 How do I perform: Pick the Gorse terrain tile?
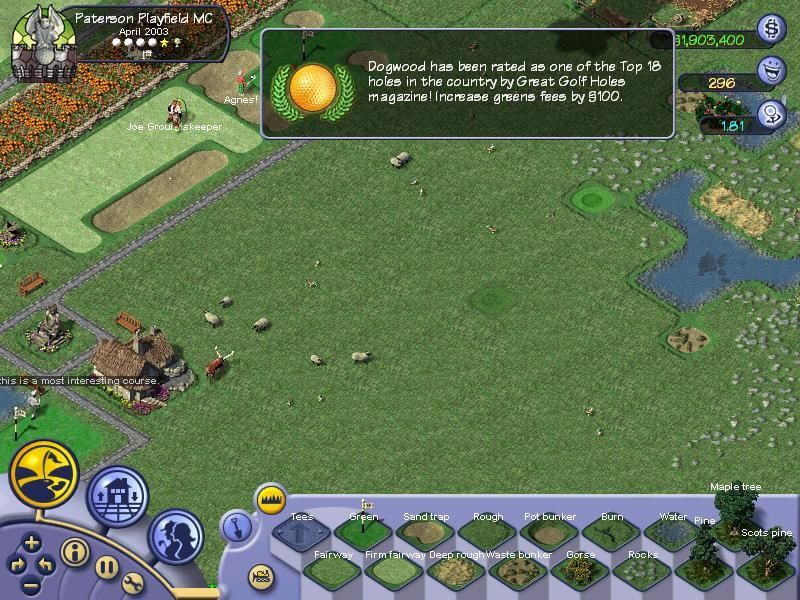point(580,572)
